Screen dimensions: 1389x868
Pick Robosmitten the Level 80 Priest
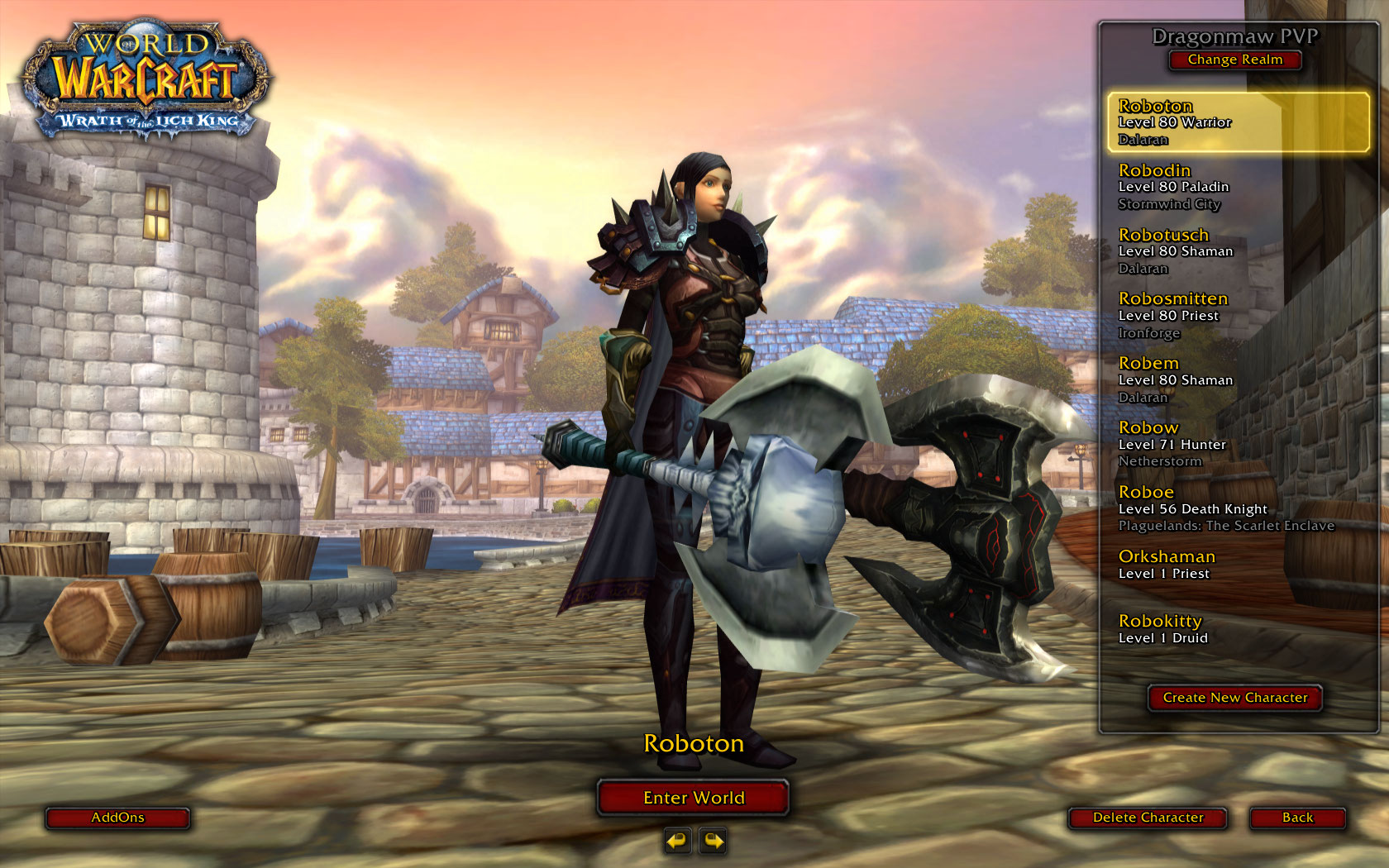pos(1238,315)
